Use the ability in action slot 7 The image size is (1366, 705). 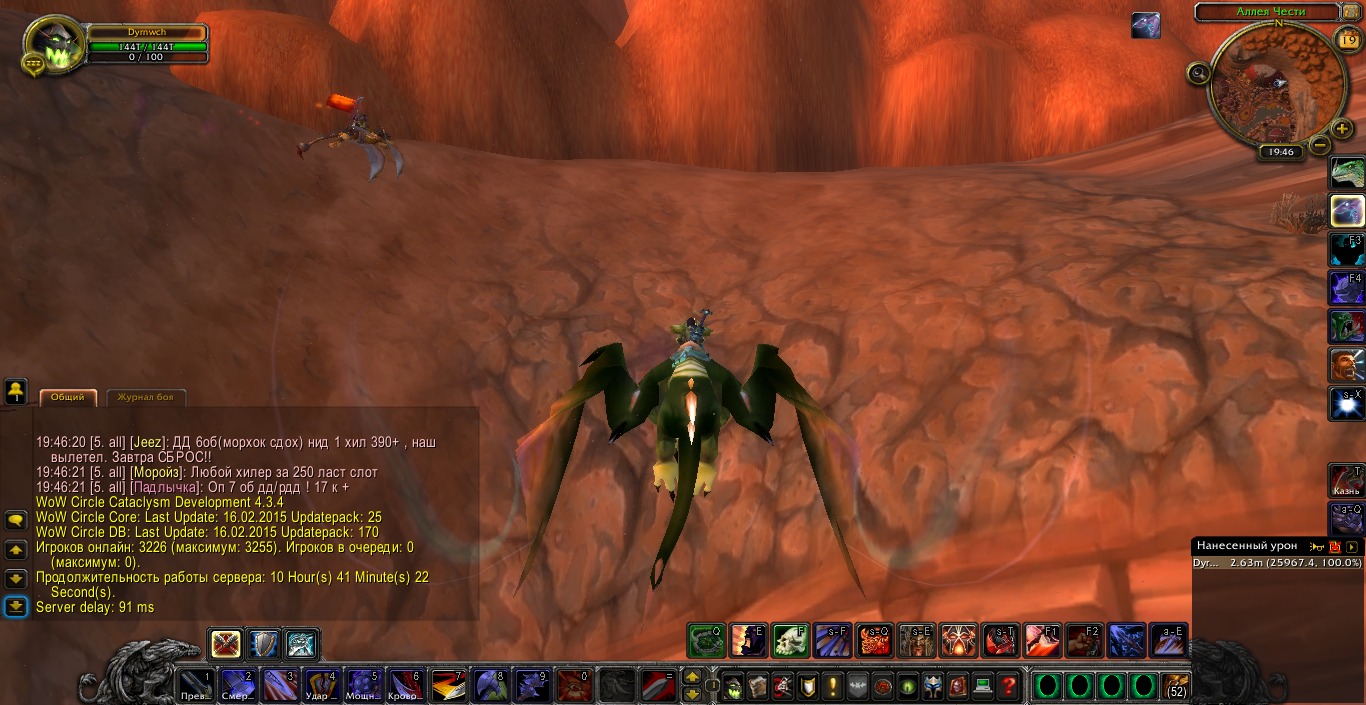coord(448,686)
